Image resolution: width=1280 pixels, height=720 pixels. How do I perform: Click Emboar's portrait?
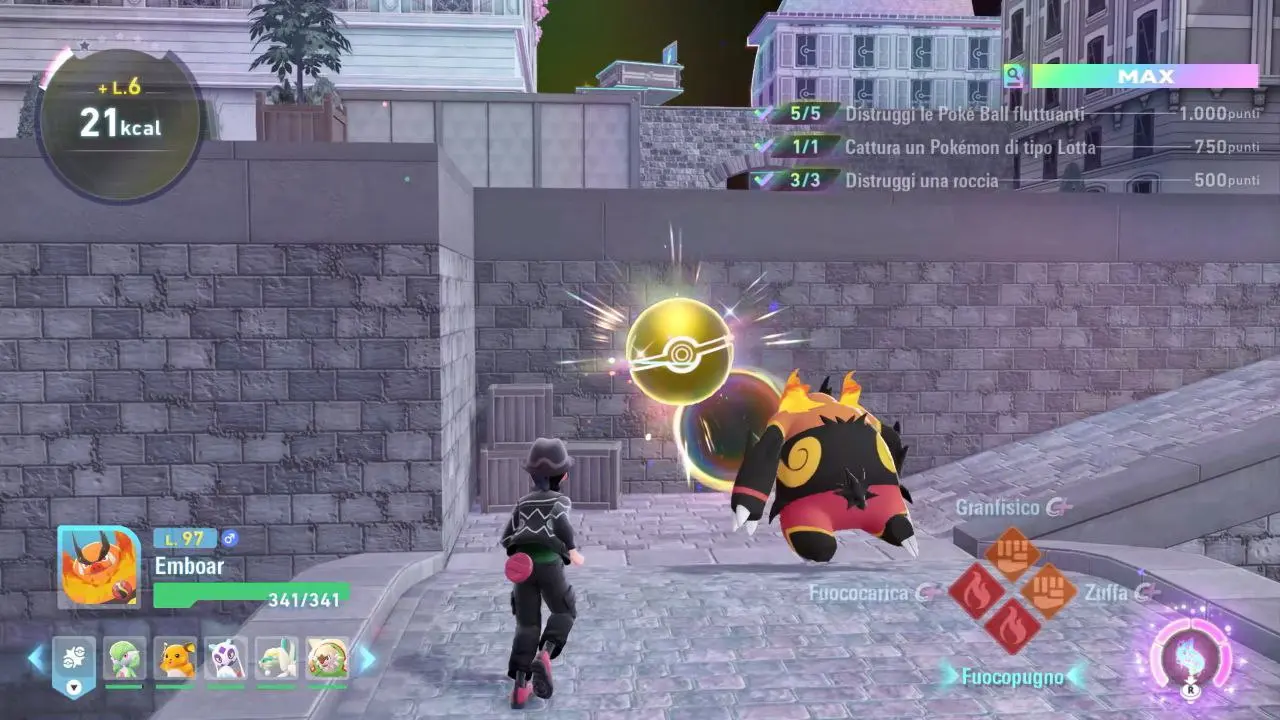tap(99, 567)
